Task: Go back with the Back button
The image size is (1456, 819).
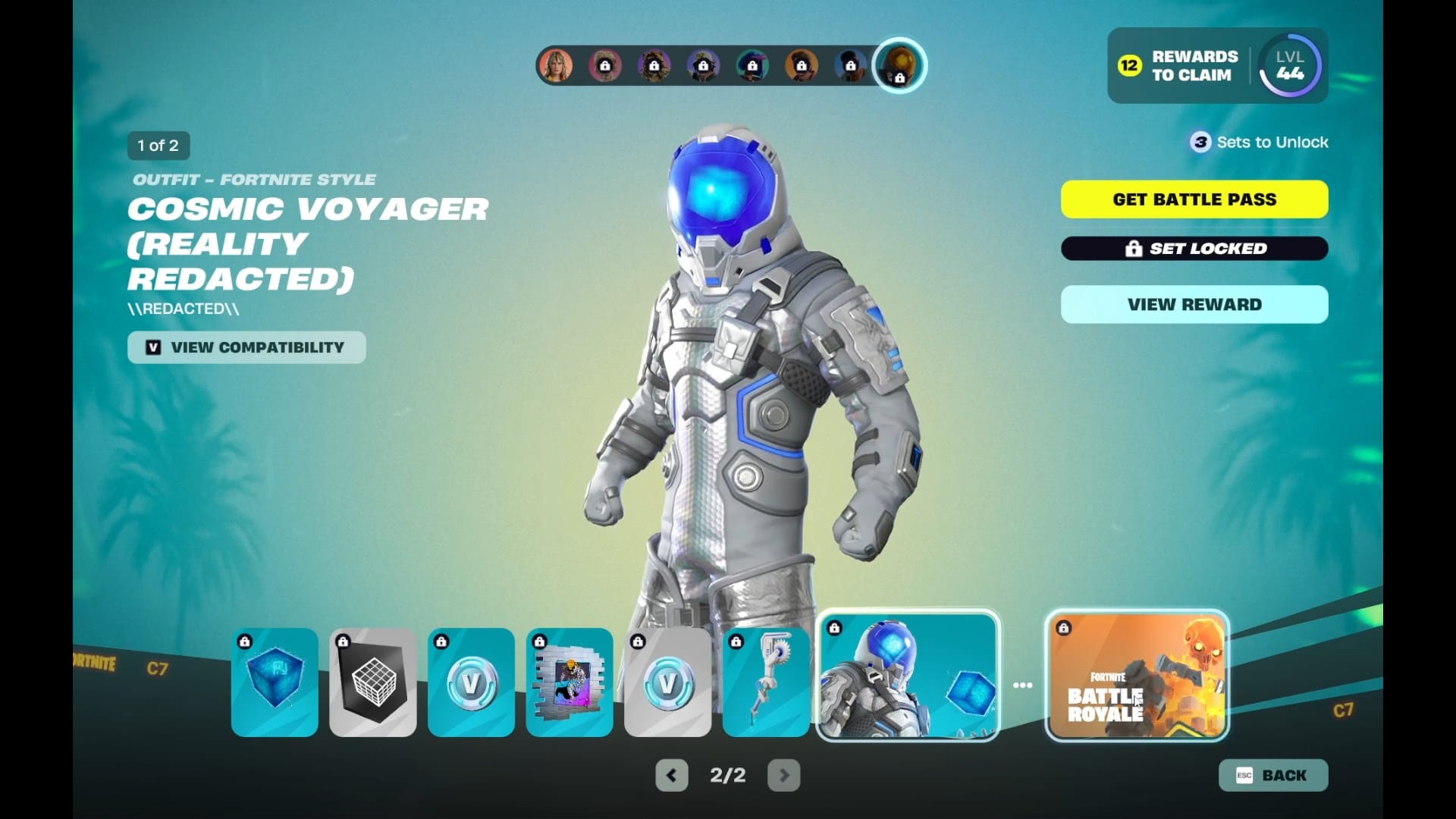Action: (x=1273, y=775)
